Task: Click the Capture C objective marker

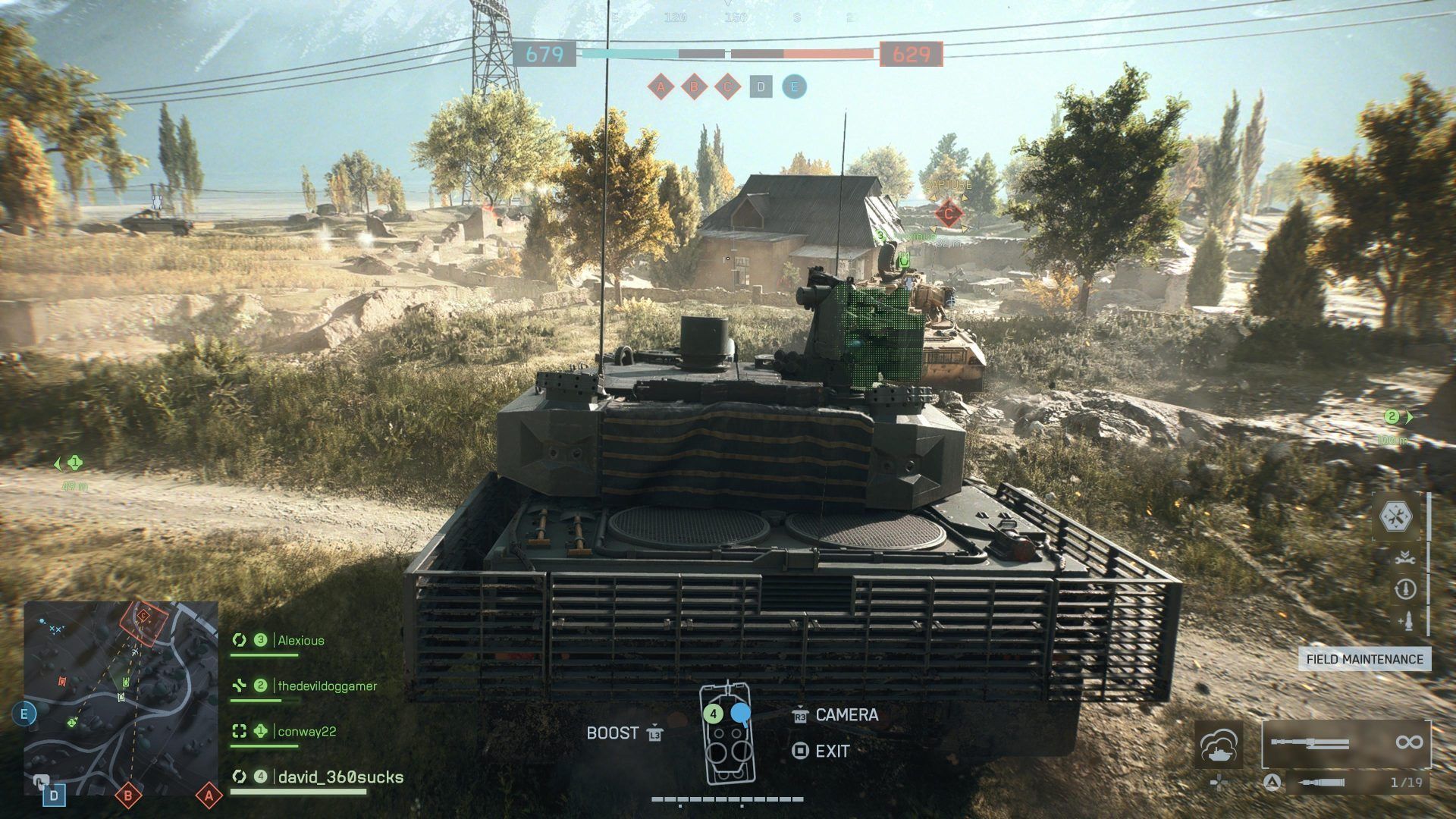Action: tap(948, 213)
